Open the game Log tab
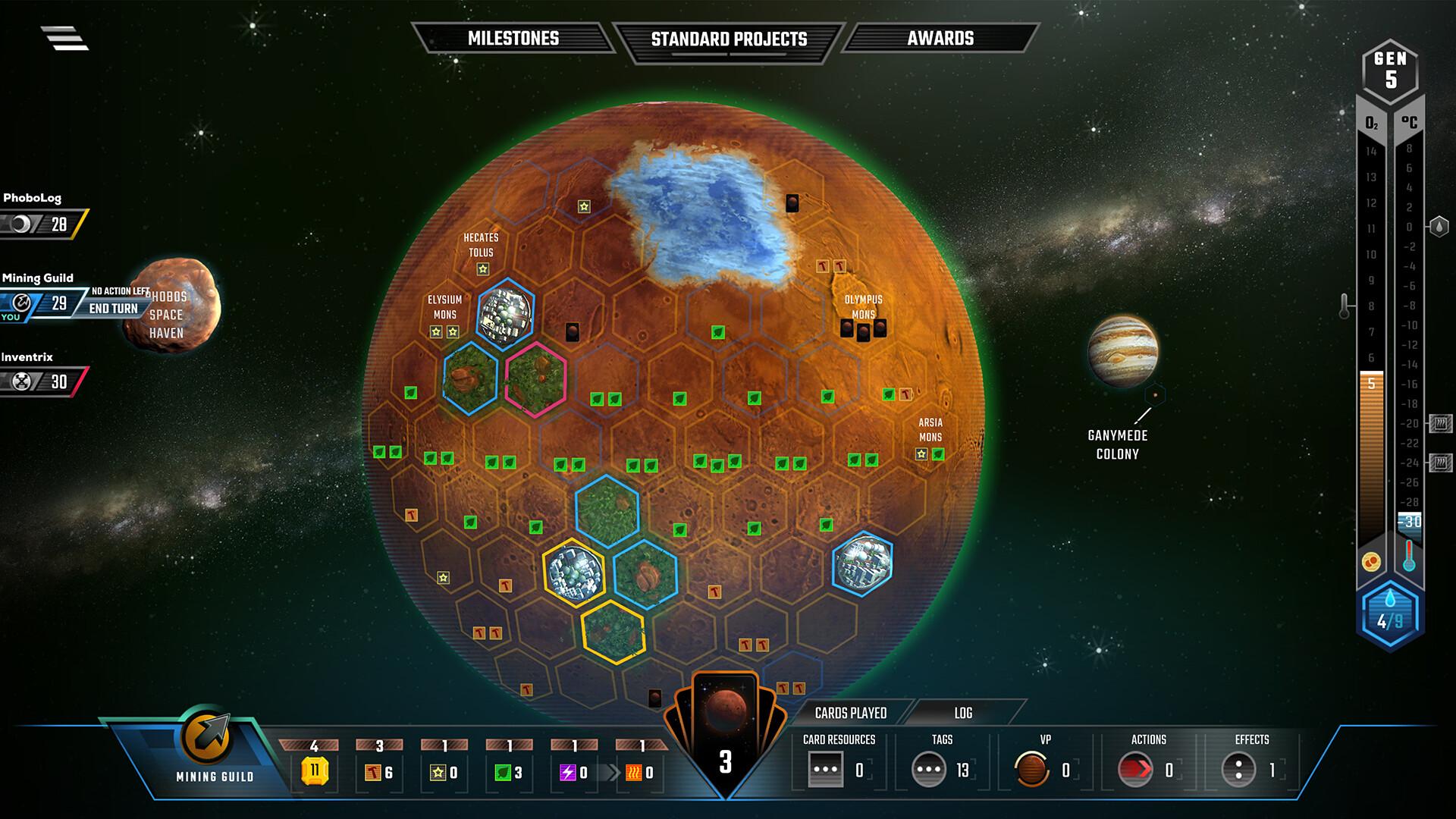 [x=963, y=713]
